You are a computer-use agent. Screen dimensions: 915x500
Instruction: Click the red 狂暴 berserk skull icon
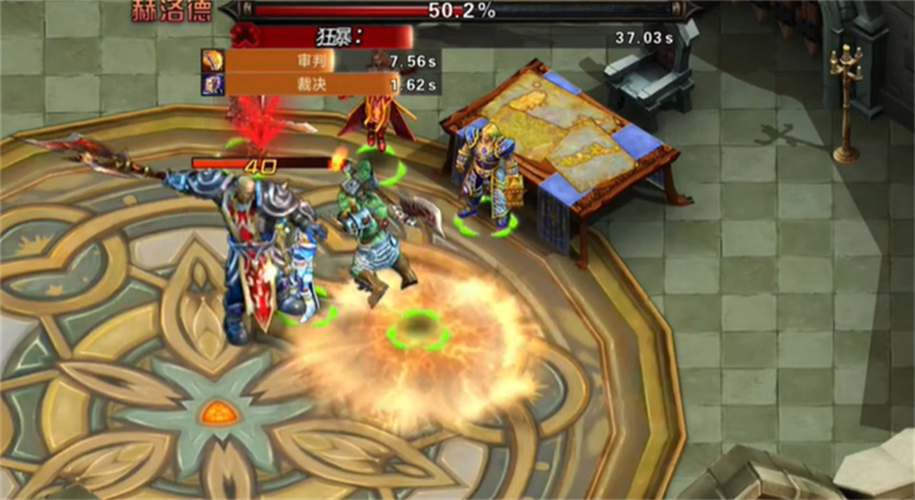(242, 37)
